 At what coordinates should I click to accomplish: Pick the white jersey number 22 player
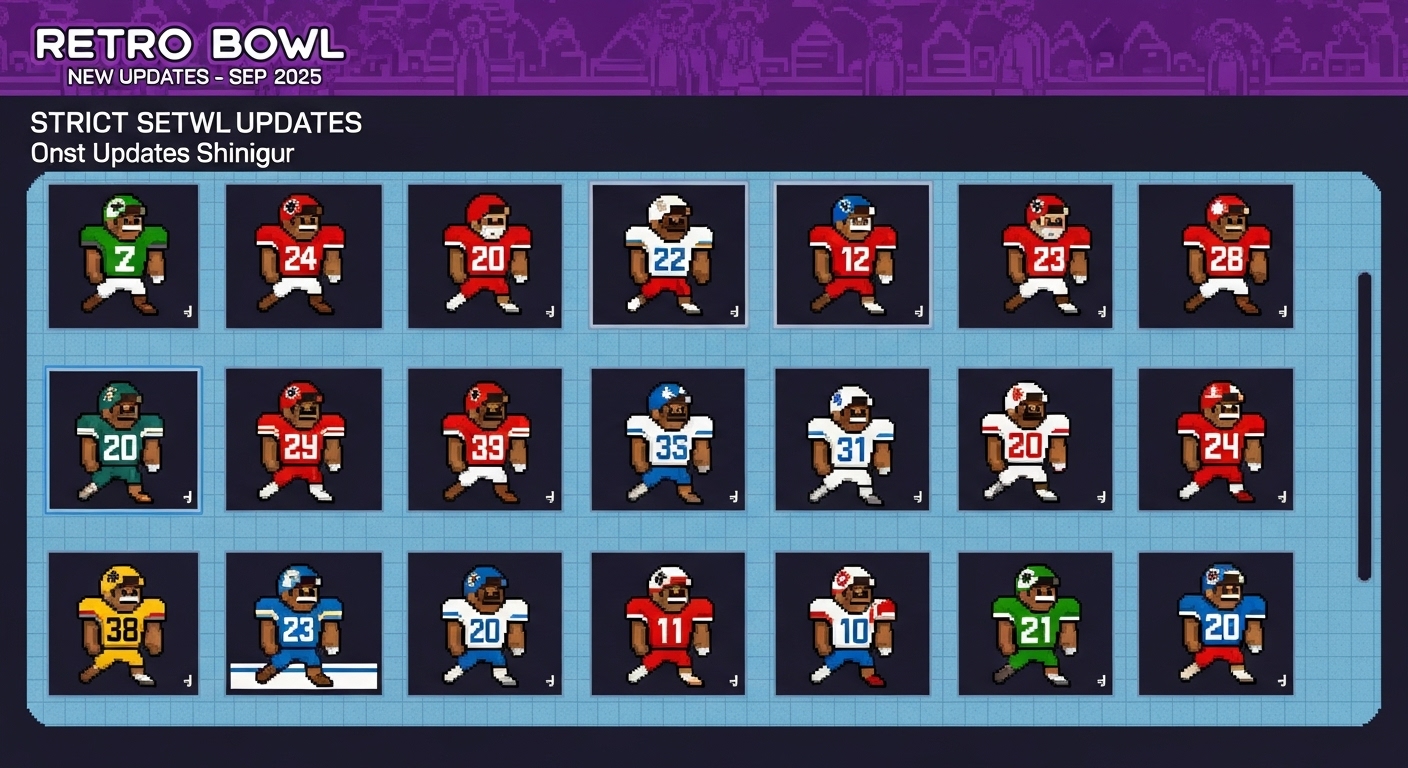[x=668, y=256]
